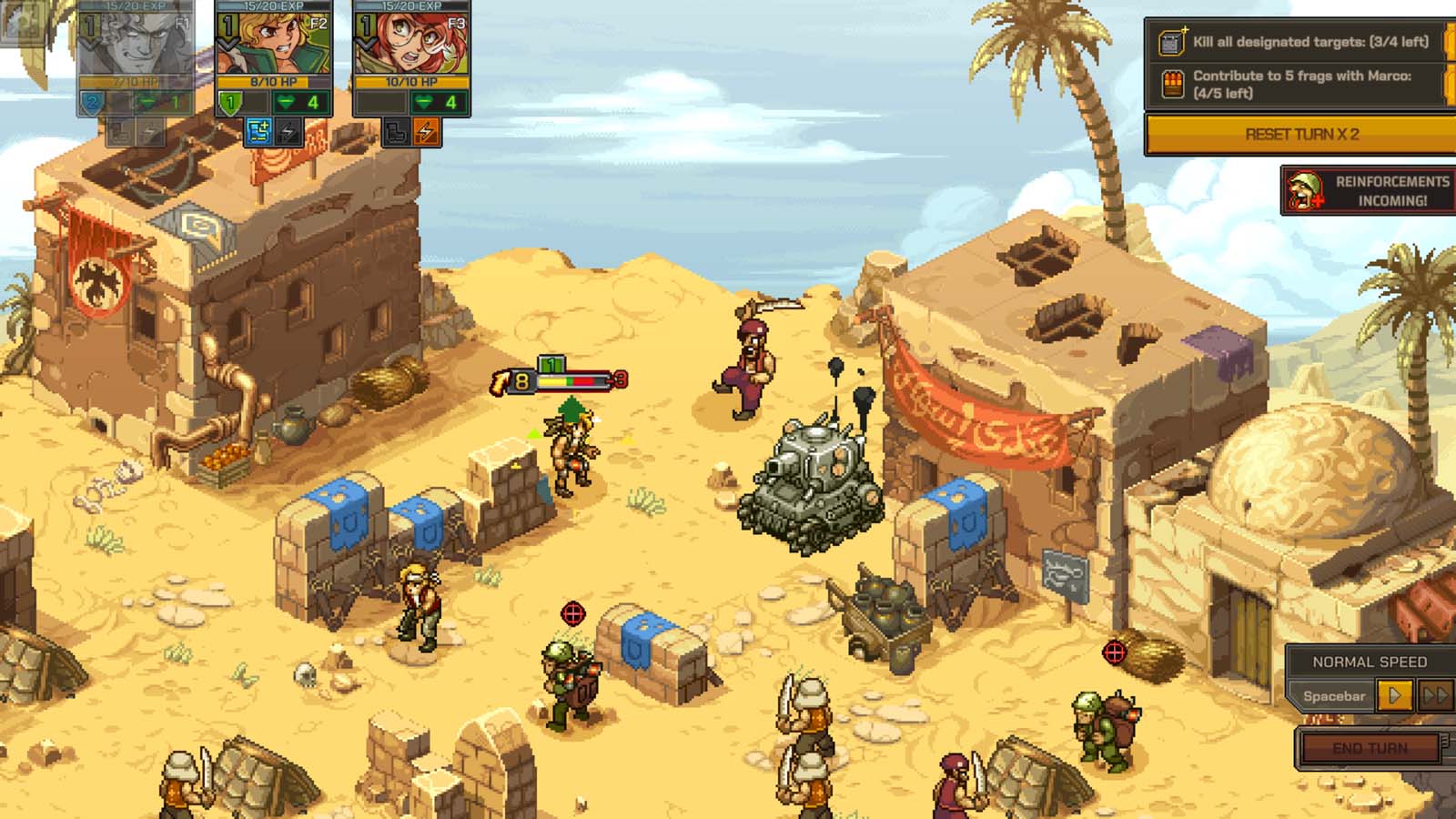Set playback to normal speed
This screenshot has width=1456, height=819.
click(1394, 696)
